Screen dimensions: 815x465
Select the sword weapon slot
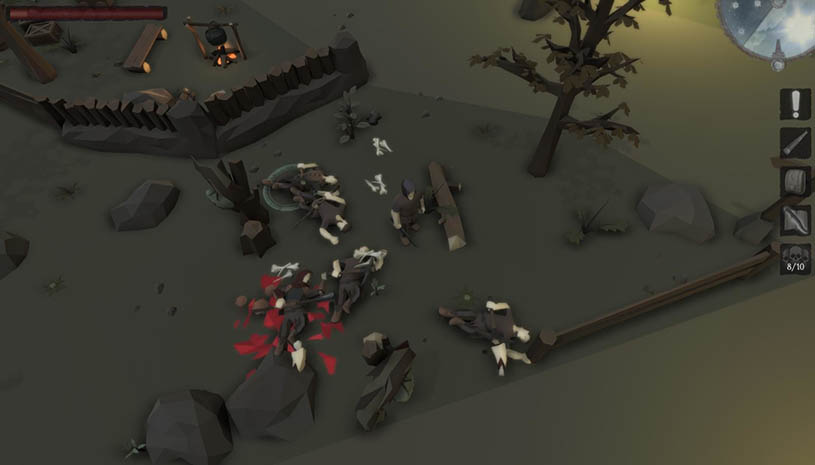click(796, 143)
